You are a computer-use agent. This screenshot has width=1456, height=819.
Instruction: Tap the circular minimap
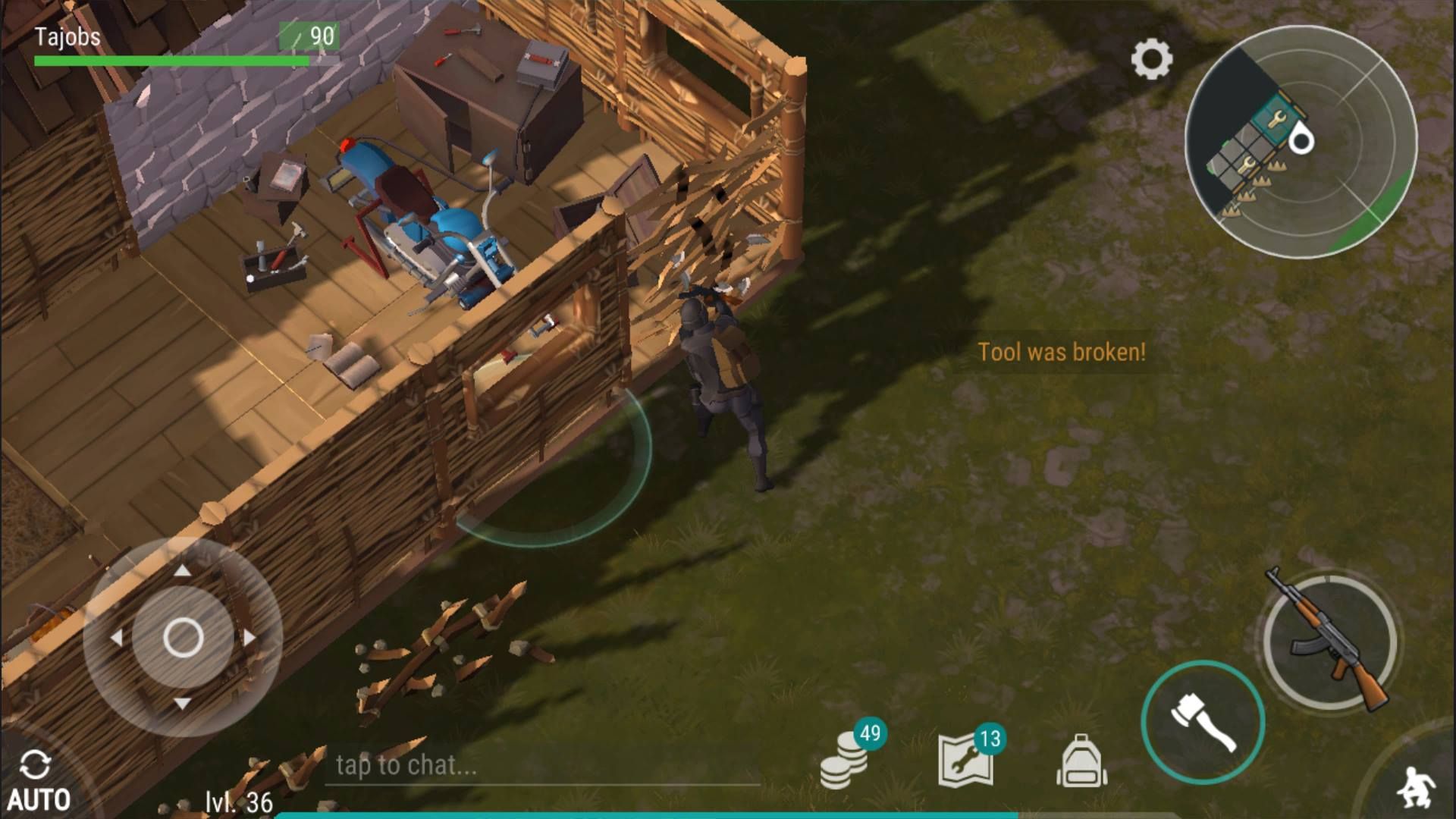point(1301,142)
